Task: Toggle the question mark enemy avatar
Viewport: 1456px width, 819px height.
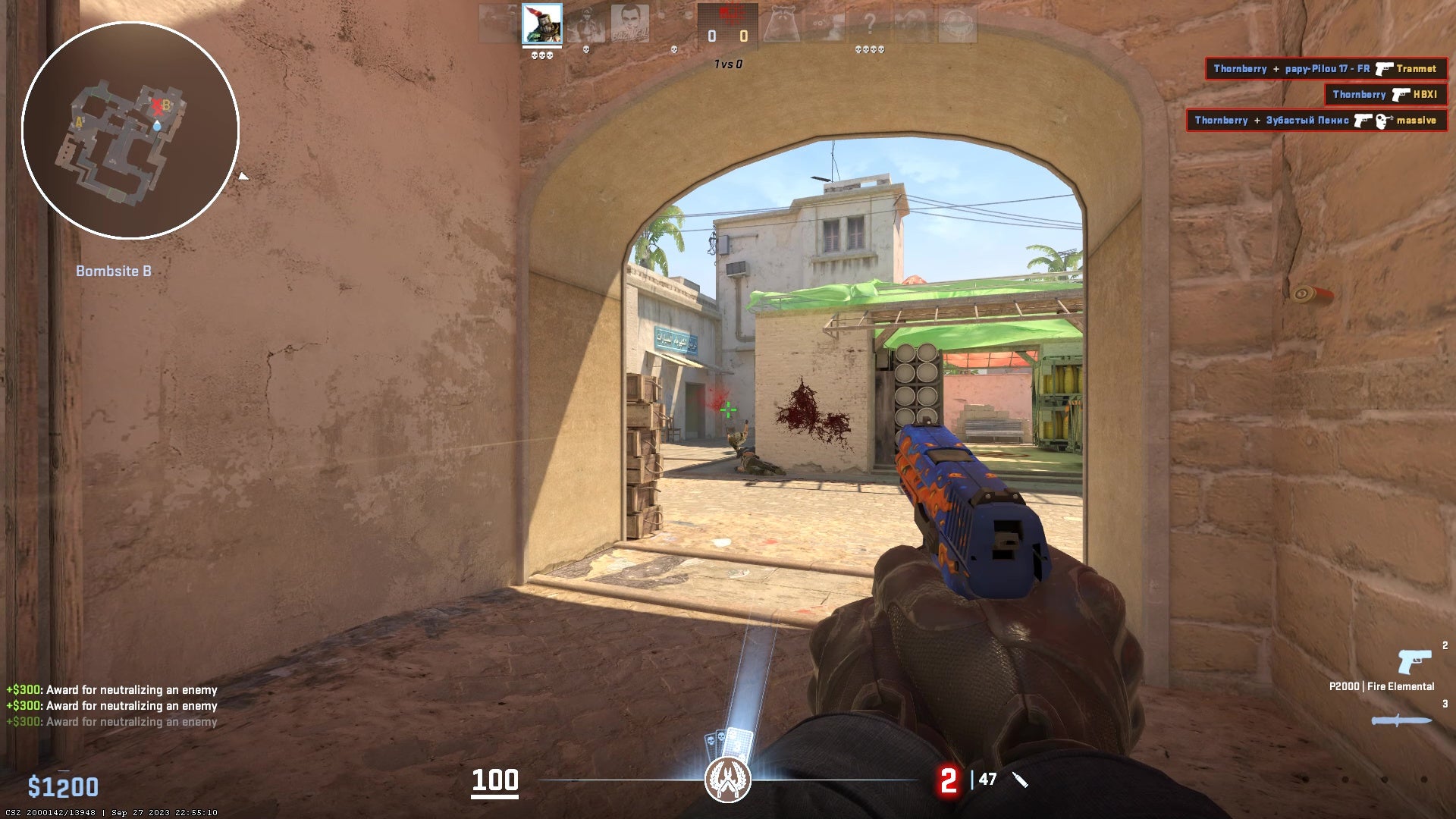Action: (x=869, y=21)
